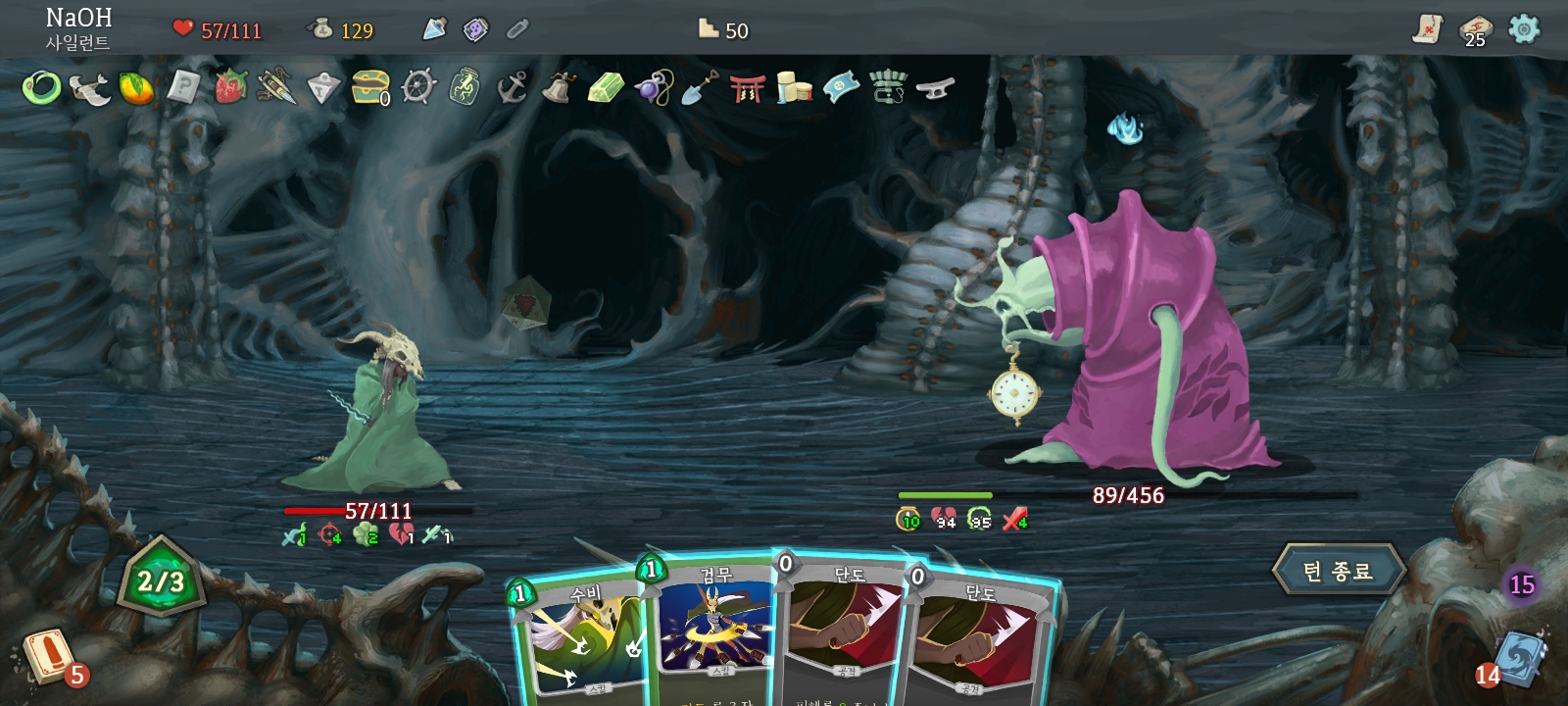The image size is (1568, 706).
Task: Check the ship's wheel relic
Action: pos(418,87)
